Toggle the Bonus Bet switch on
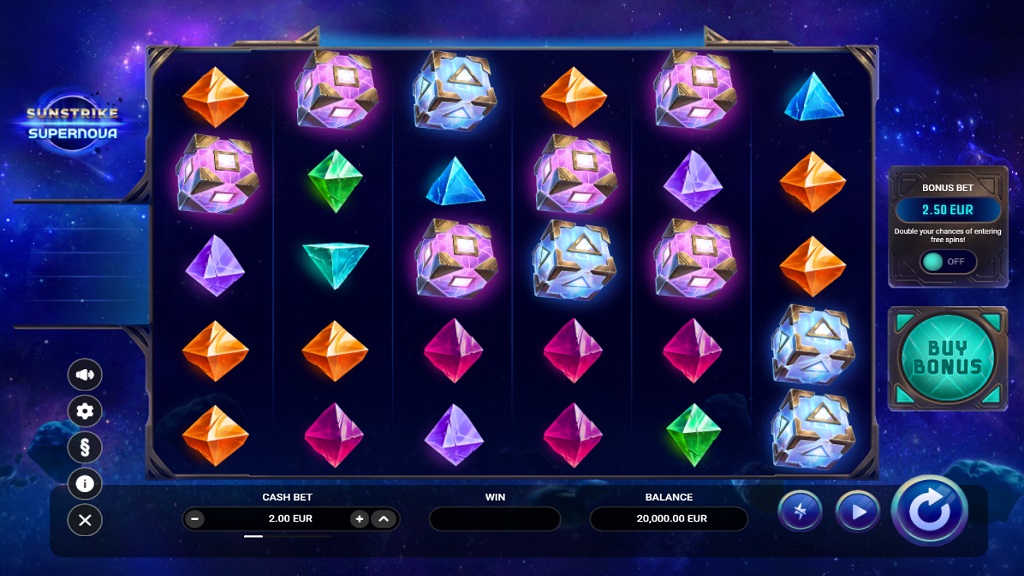The width and height of the screenshot is (1024, 576). coord(947,261)
